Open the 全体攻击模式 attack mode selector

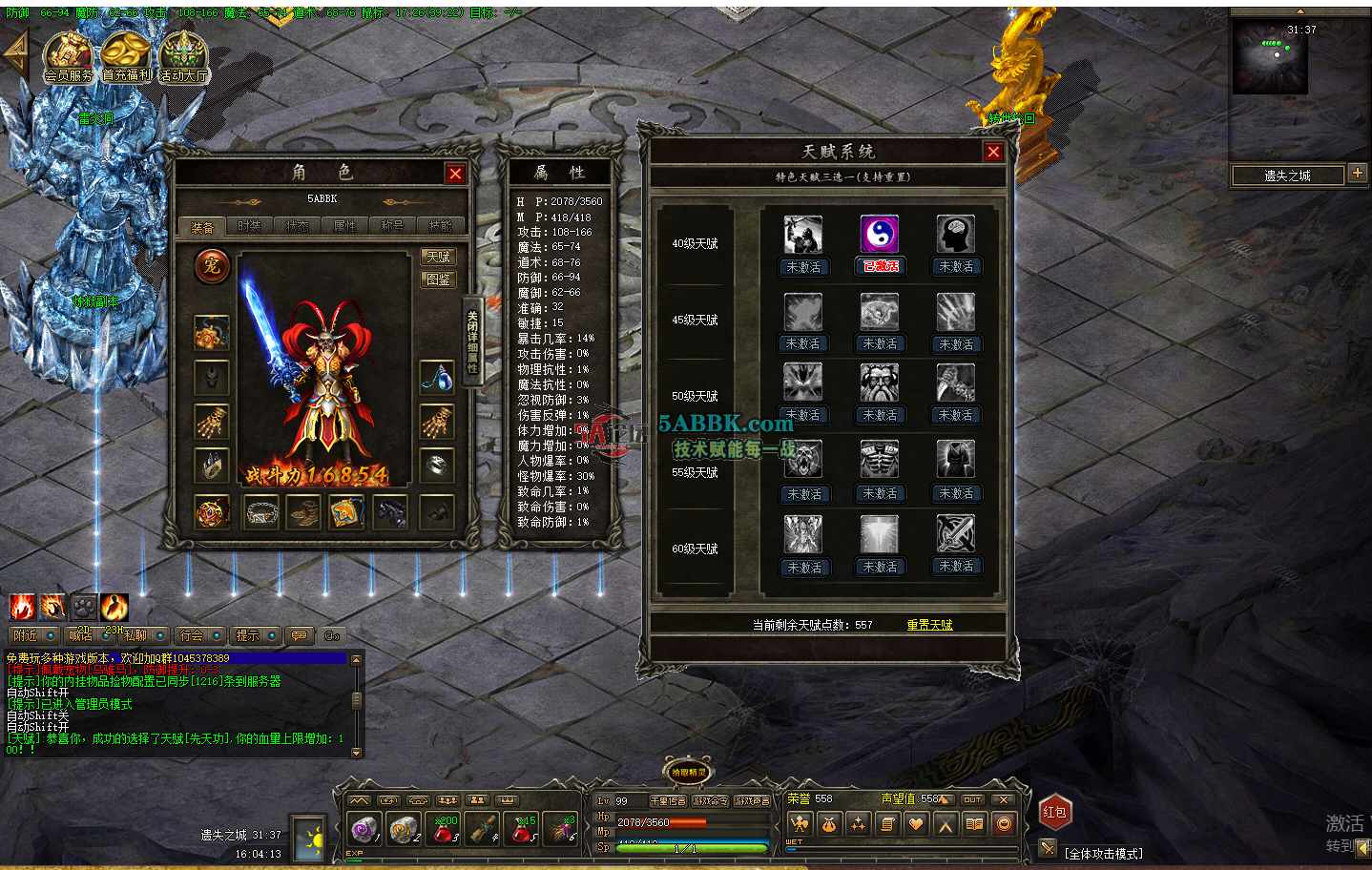click(1097, 854)
